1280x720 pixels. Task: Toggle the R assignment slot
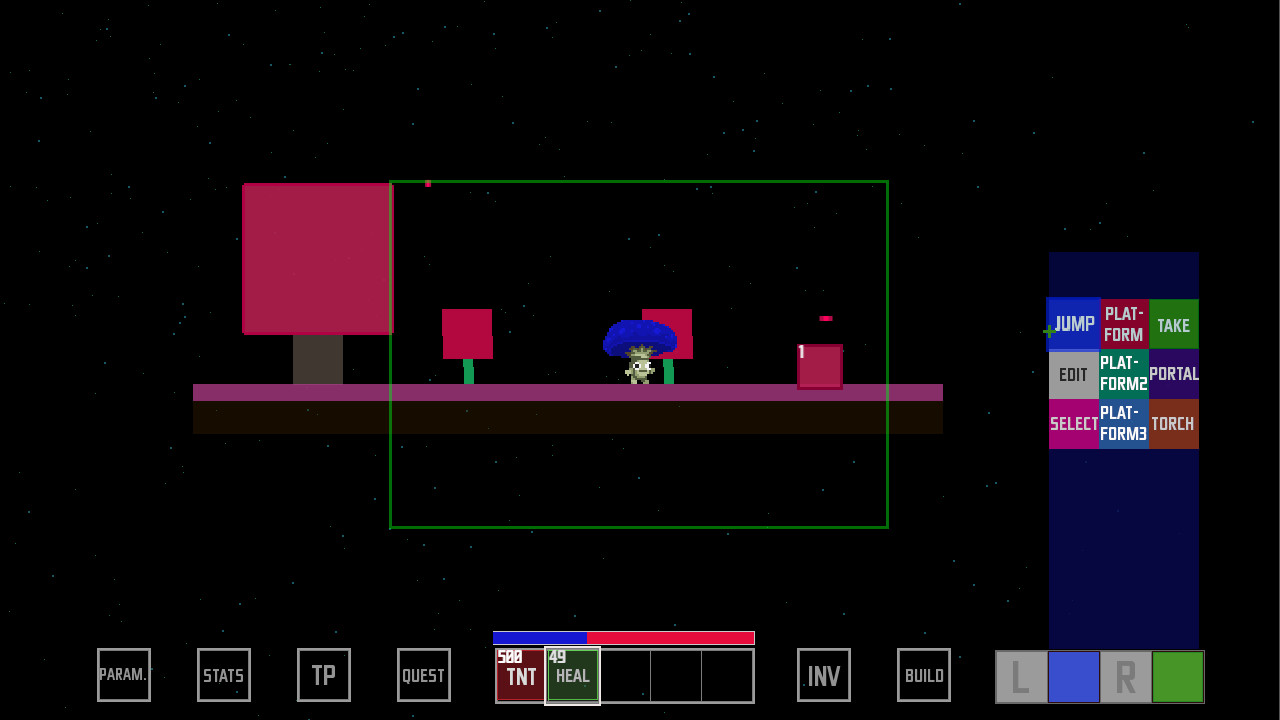(1123, 676)
